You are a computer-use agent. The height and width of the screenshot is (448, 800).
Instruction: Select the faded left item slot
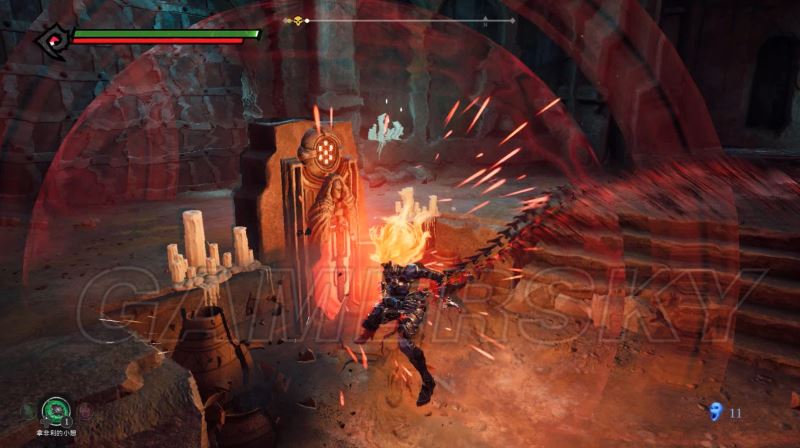27,409
